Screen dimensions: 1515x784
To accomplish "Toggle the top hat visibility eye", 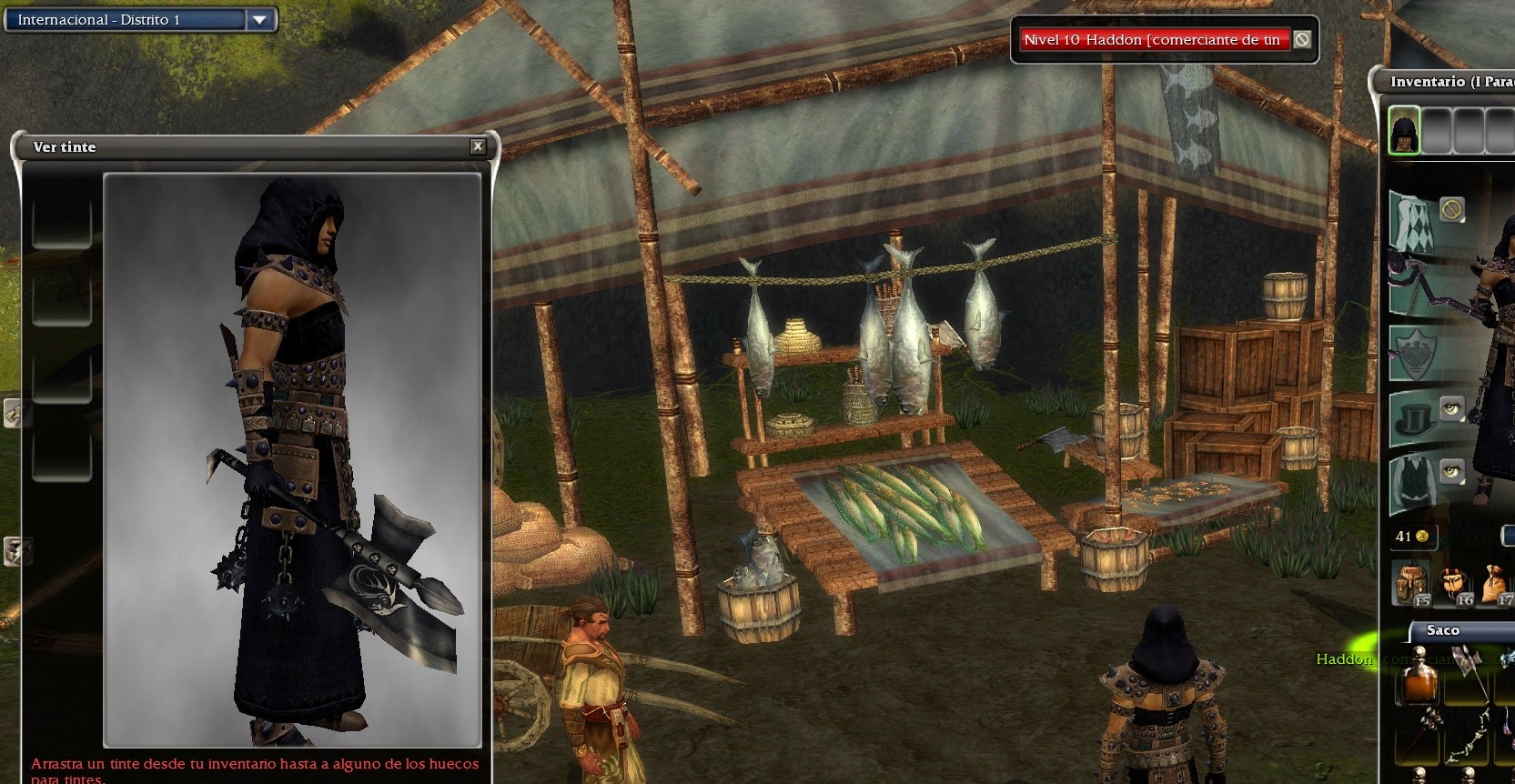I will tap(1451, 408).
